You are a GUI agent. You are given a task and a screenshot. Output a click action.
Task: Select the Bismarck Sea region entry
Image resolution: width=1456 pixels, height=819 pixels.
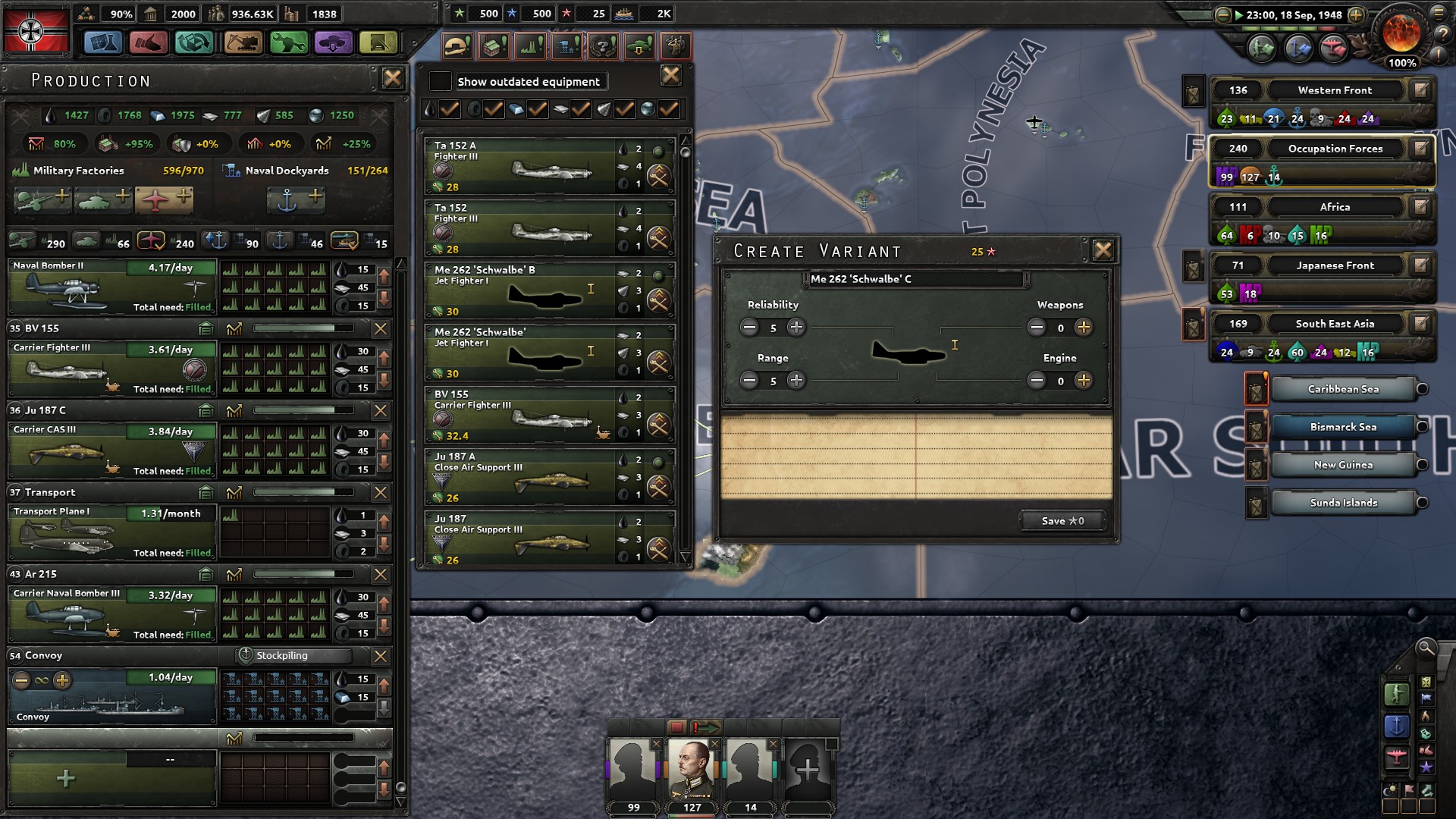tap(1343, 426)
